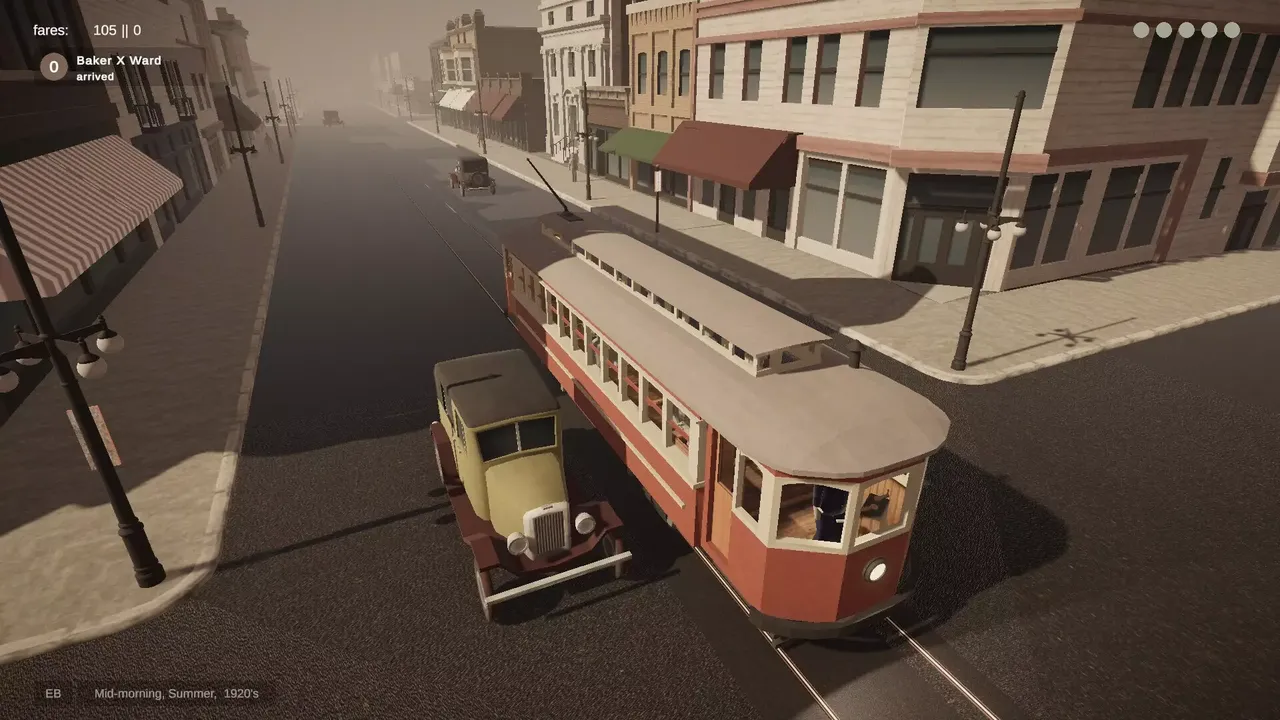Toggle the EB direction indicator
Viewport: 1280px width, 720px height.
coord(53,693)
